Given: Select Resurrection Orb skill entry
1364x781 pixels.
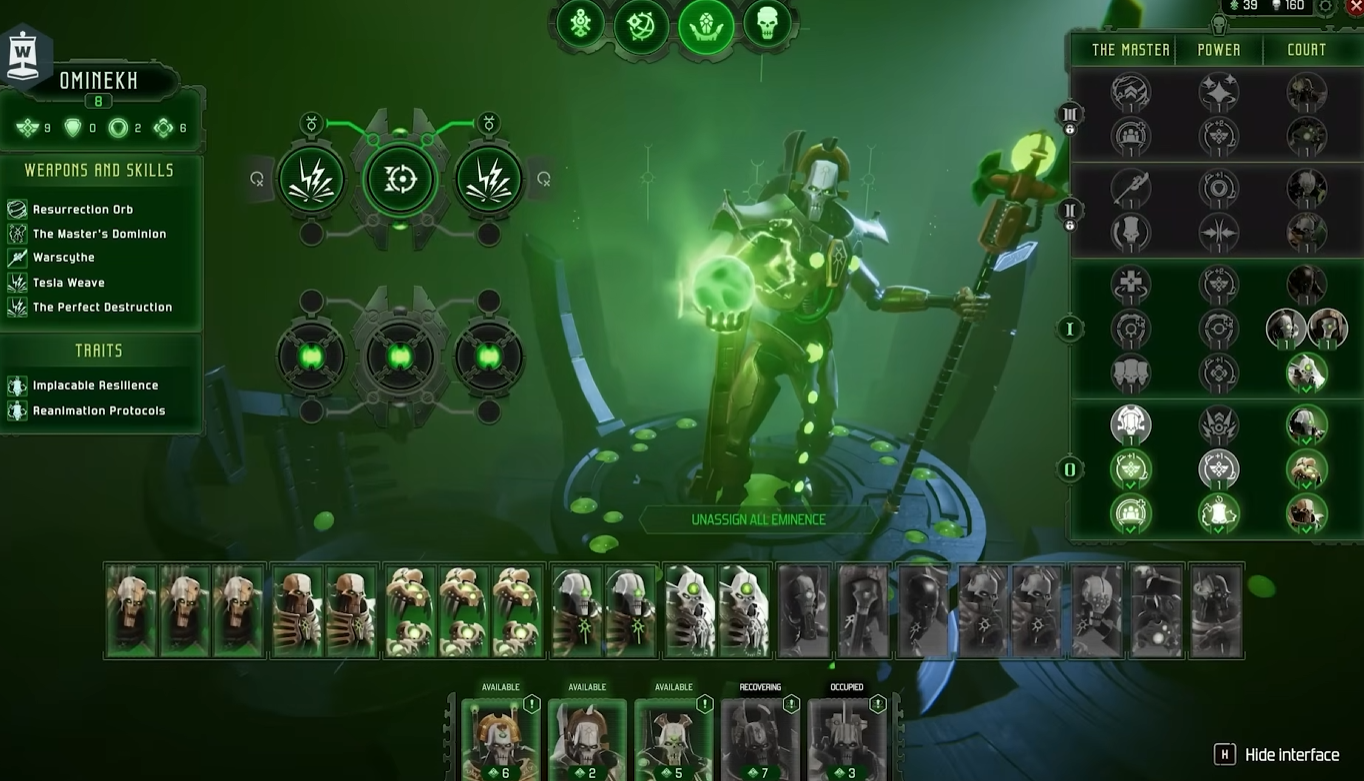Looking at the screenshot, I should coord(82,209).
